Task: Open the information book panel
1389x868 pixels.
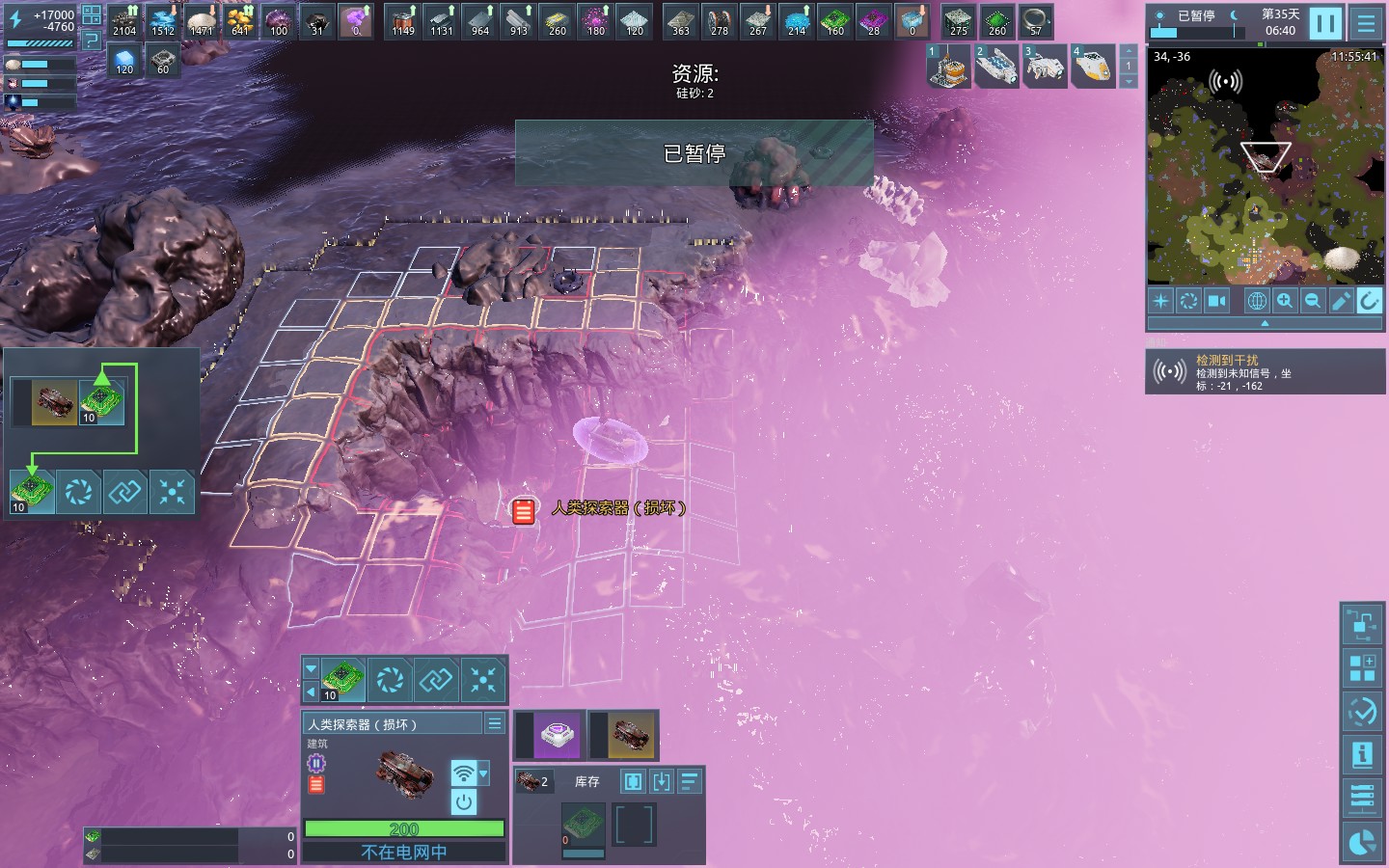Action: click(1362, 754)
